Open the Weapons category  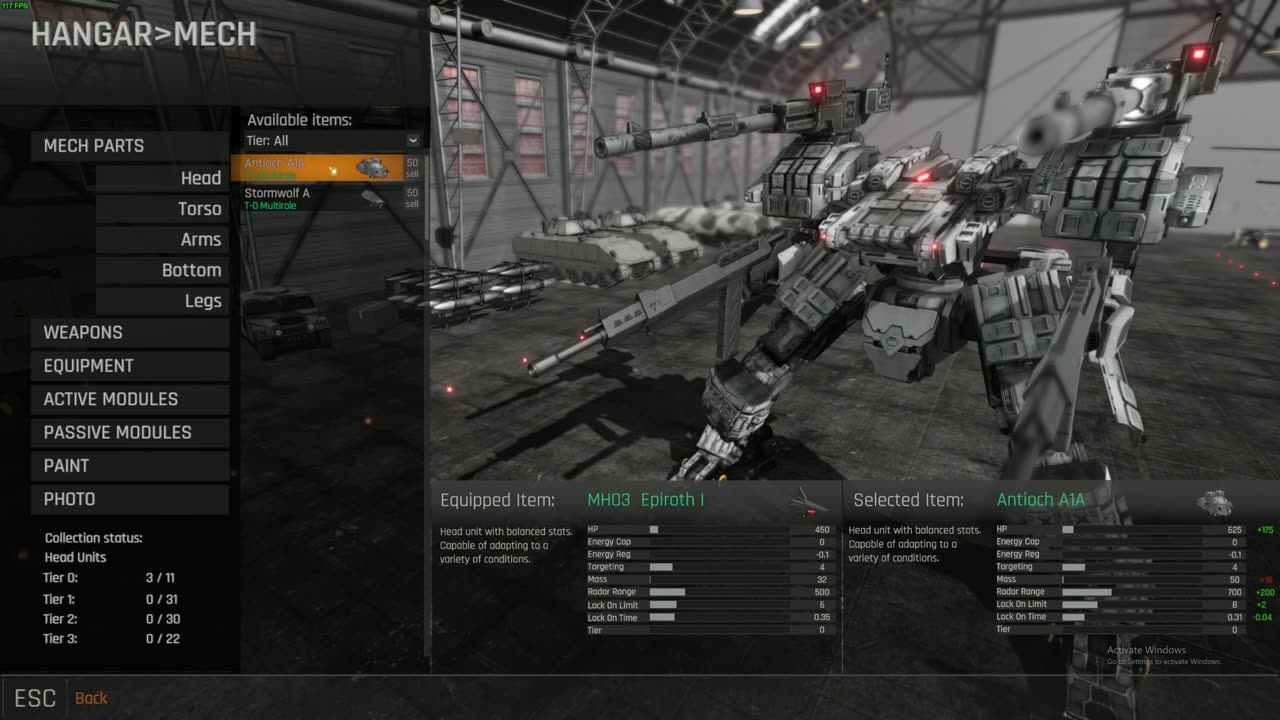click(130, 333)
